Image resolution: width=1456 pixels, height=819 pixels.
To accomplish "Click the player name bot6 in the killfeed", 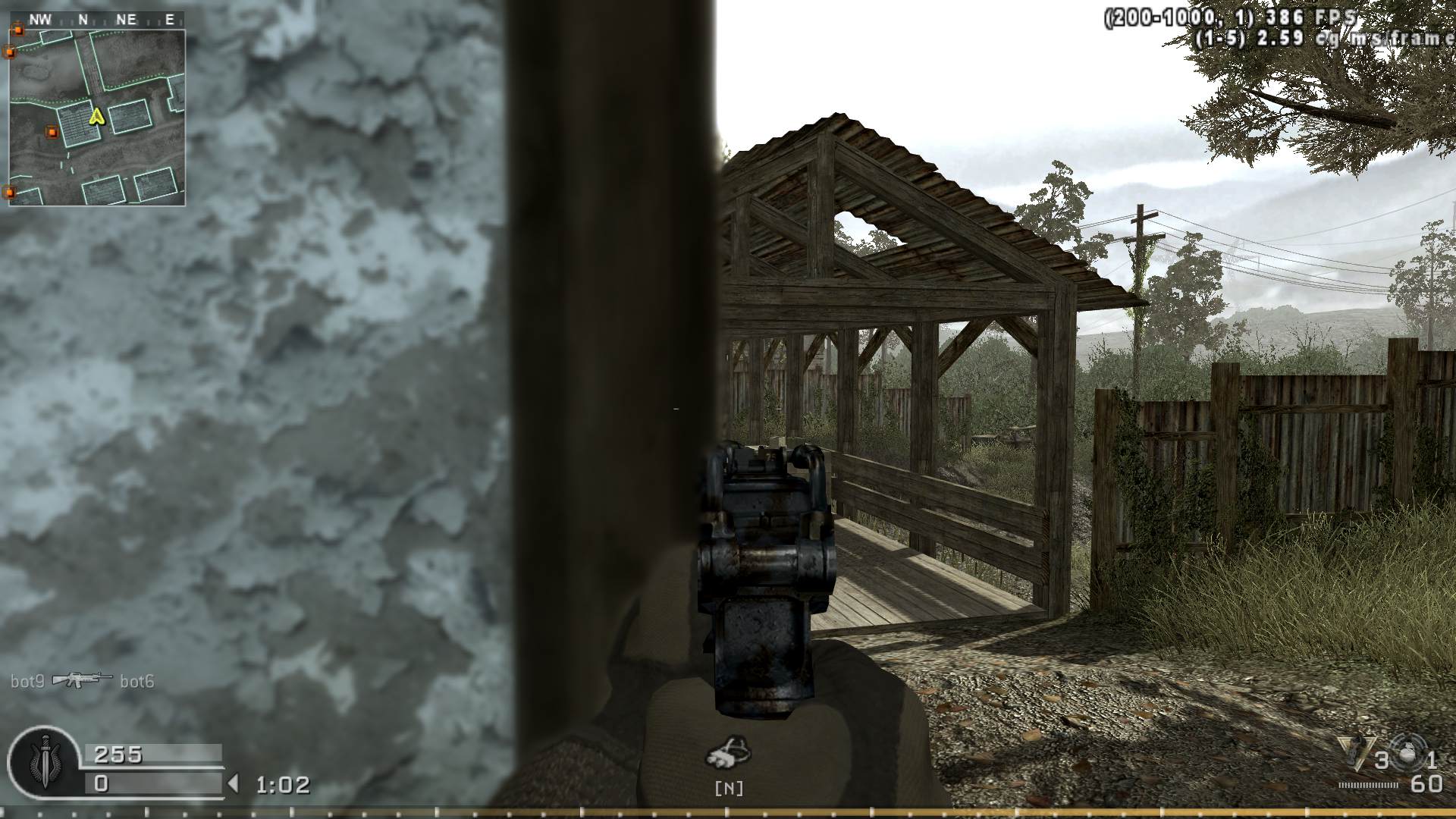I will pyautogui.click(x=138, y=681).
